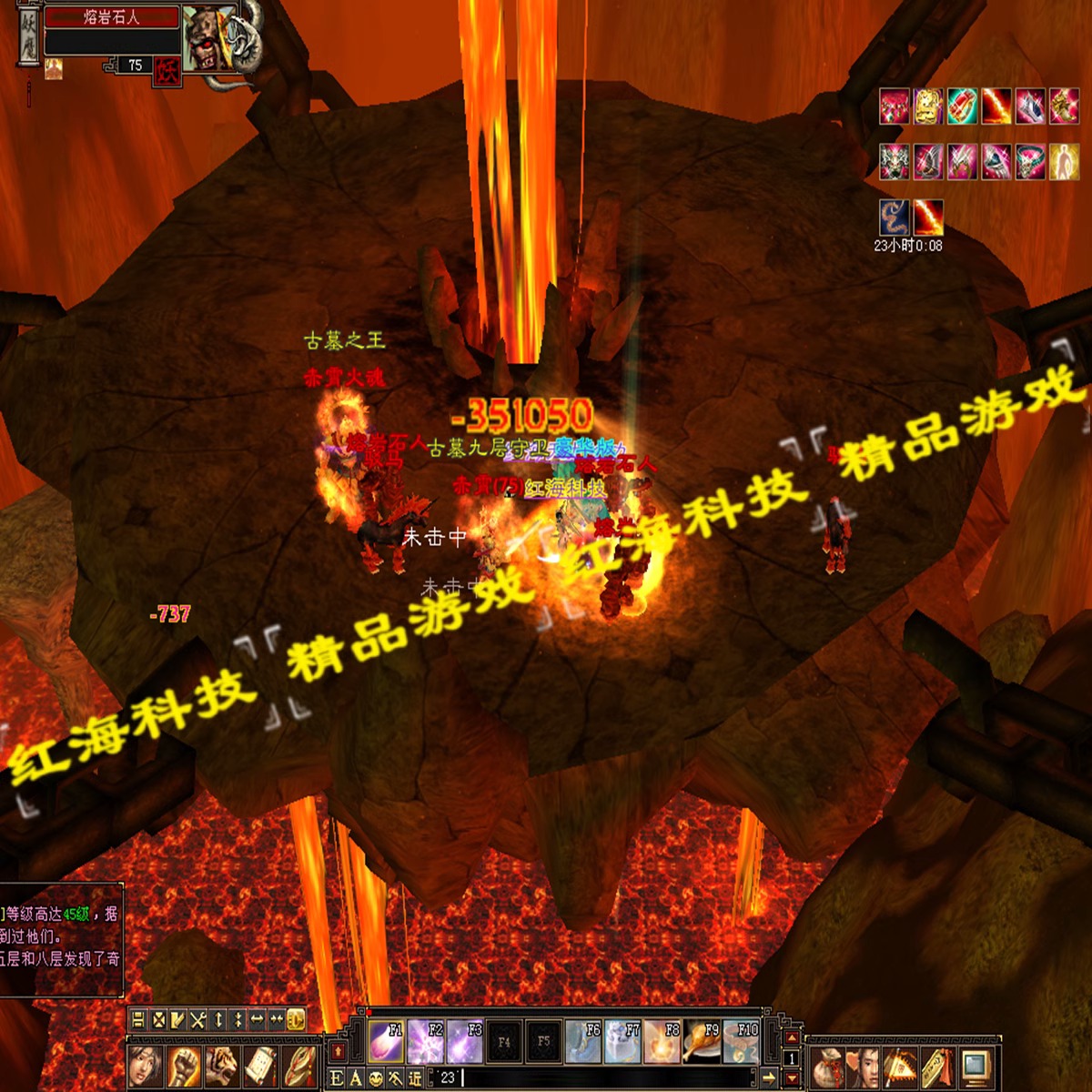The image size is (1092, 1092).
Task: Open the emoticon smiley chat menu
Action: point(376,1078)
